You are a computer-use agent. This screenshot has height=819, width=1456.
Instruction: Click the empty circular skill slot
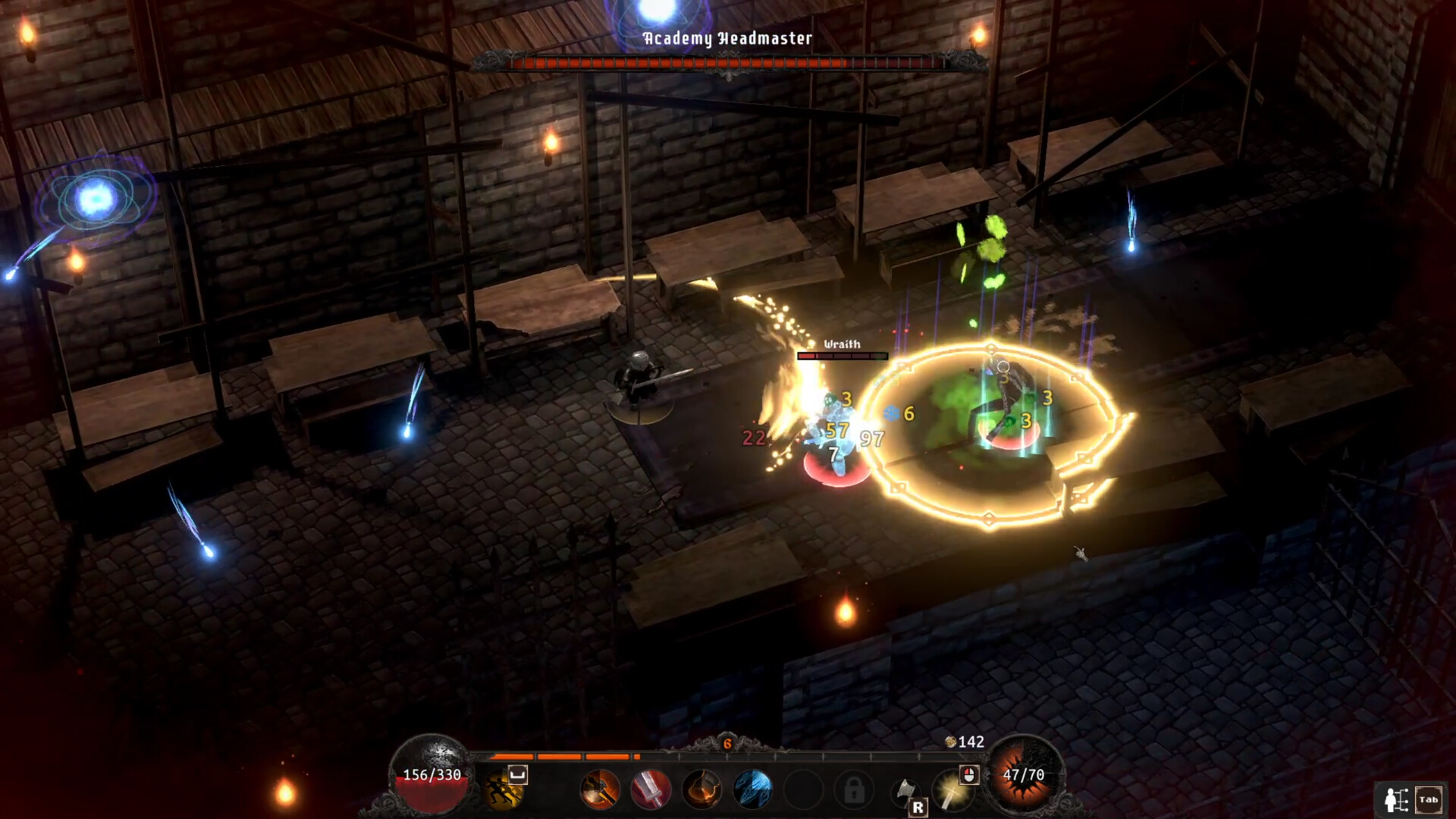click(x=802, y=789)
